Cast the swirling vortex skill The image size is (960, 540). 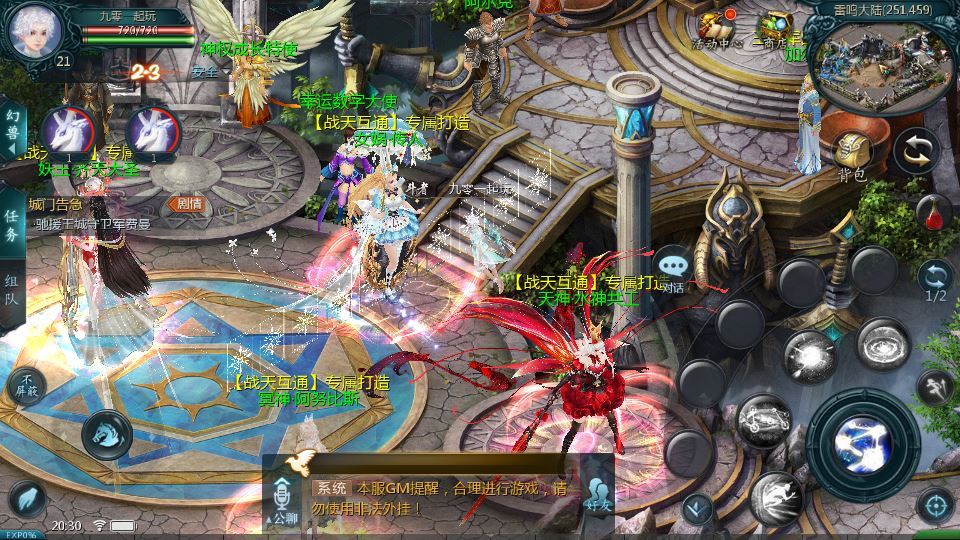[883, 343]
